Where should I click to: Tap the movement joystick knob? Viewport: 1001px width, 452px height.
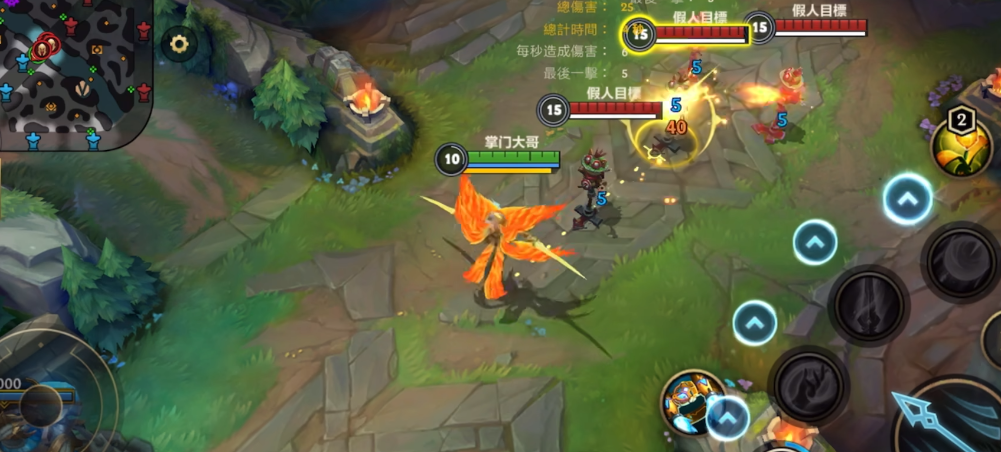click(x=42, y=404)
